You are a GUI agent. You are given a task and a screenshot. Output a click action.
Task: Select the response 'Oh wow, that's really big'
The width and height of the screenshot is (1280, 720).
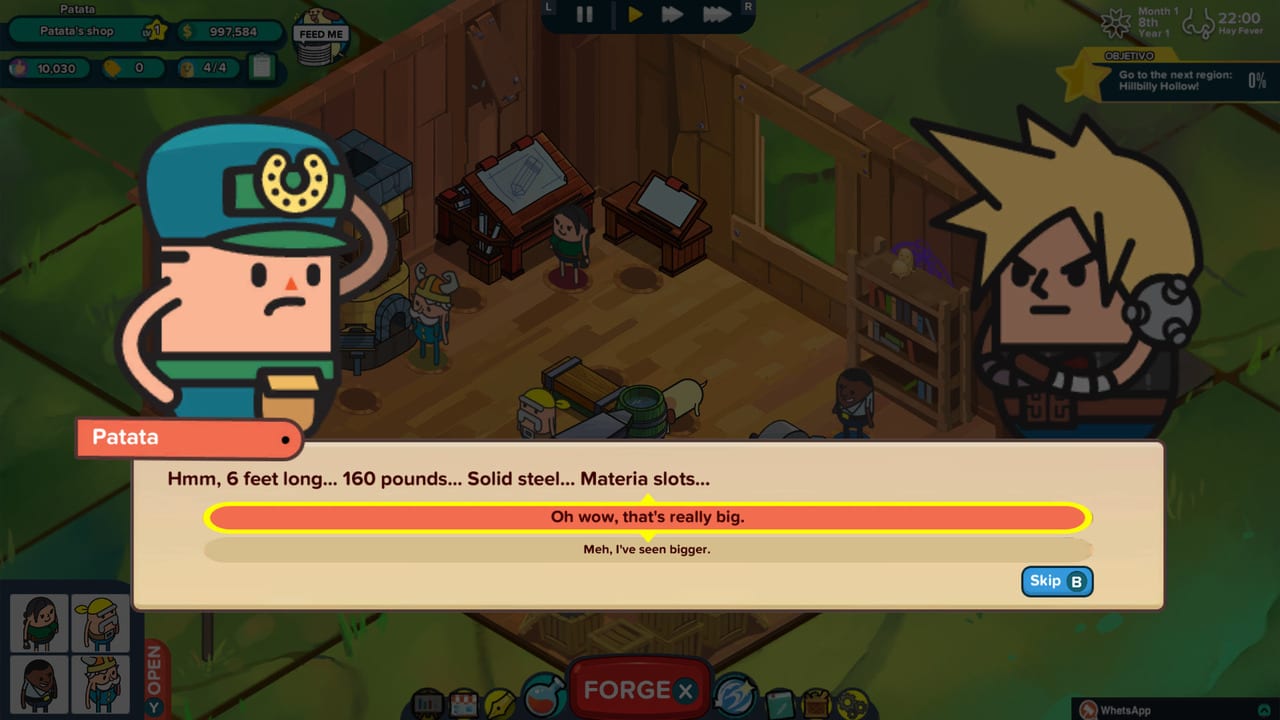[647, 517]
